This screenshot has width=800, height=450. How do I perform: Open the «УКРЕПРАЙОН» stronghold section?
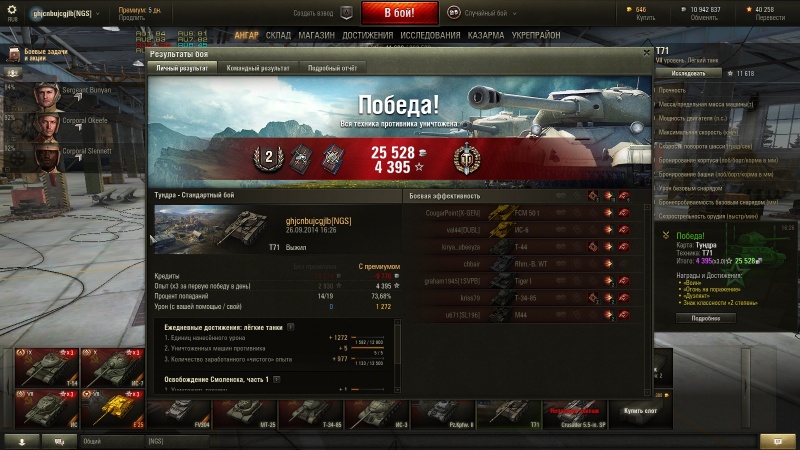pos(537,35)
